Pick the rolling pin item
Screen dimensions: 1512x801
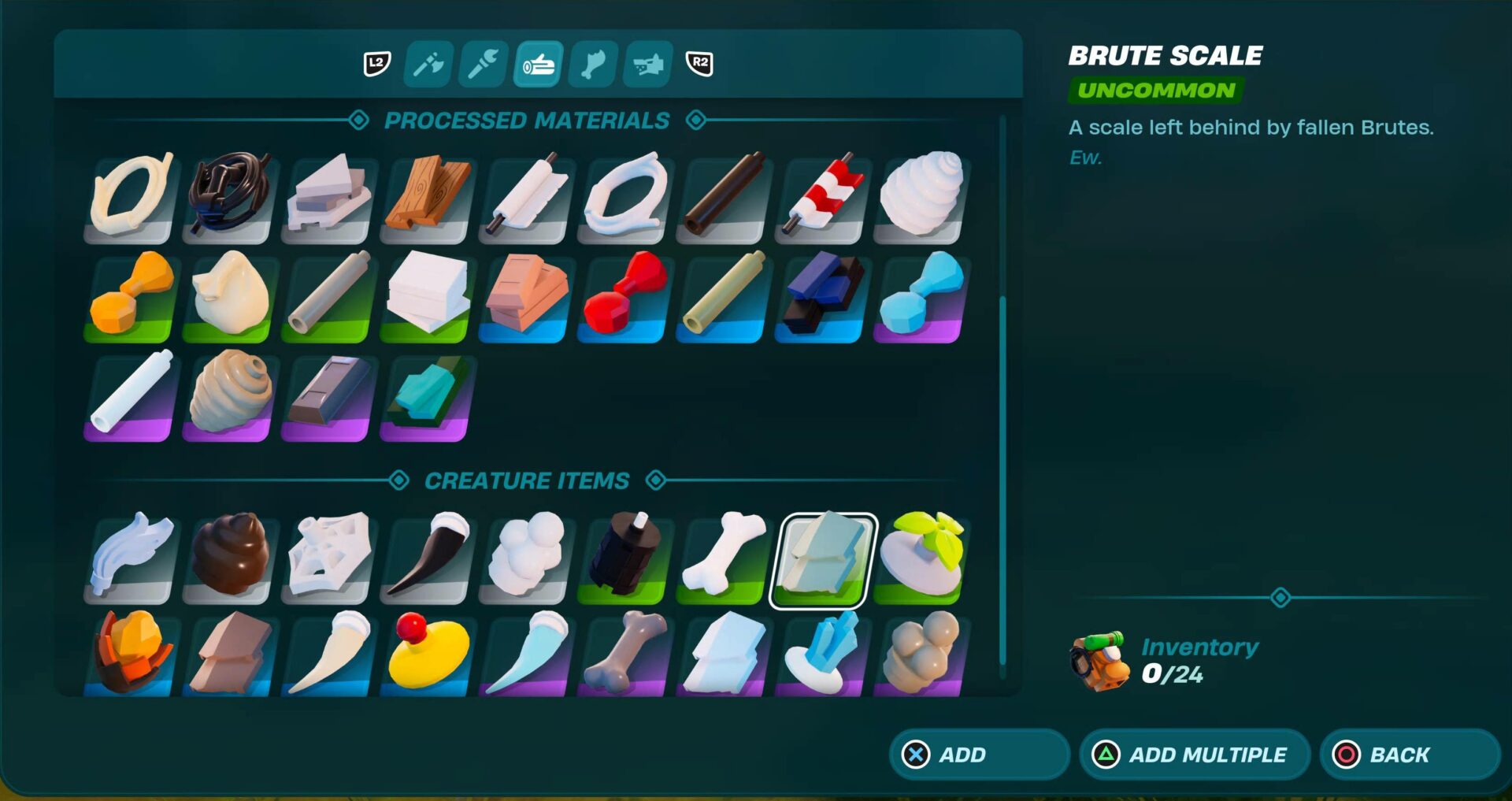pos(524,195)
